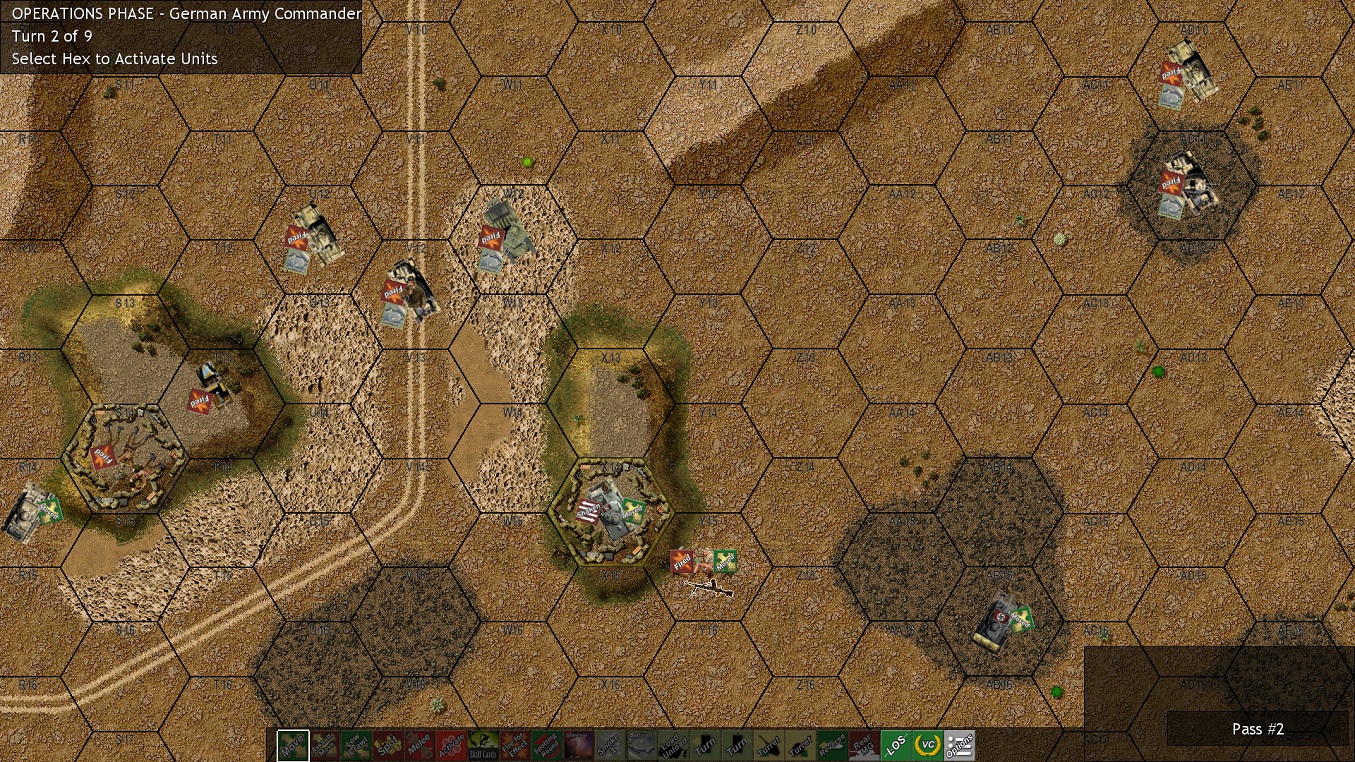The width and height of the screenshot is (1355, 762).
Task: Select the Move command icon
Action: pyautogui.click(x=291, y=744)
